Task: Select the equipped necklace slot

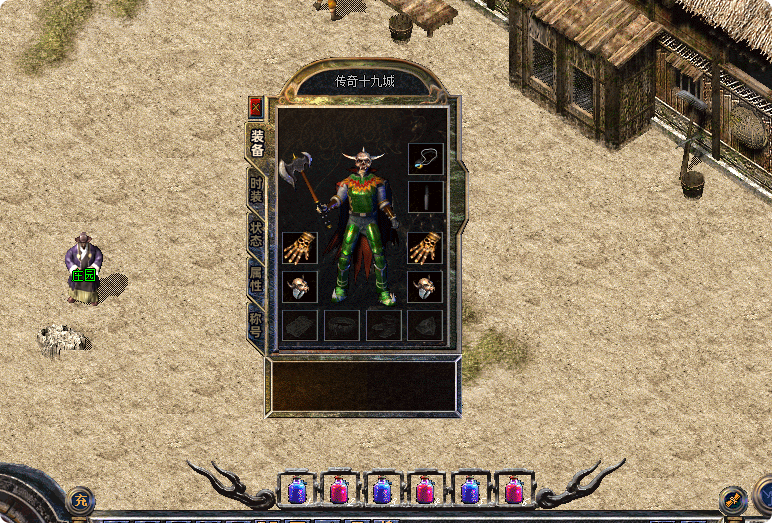Action: (425, 159)
